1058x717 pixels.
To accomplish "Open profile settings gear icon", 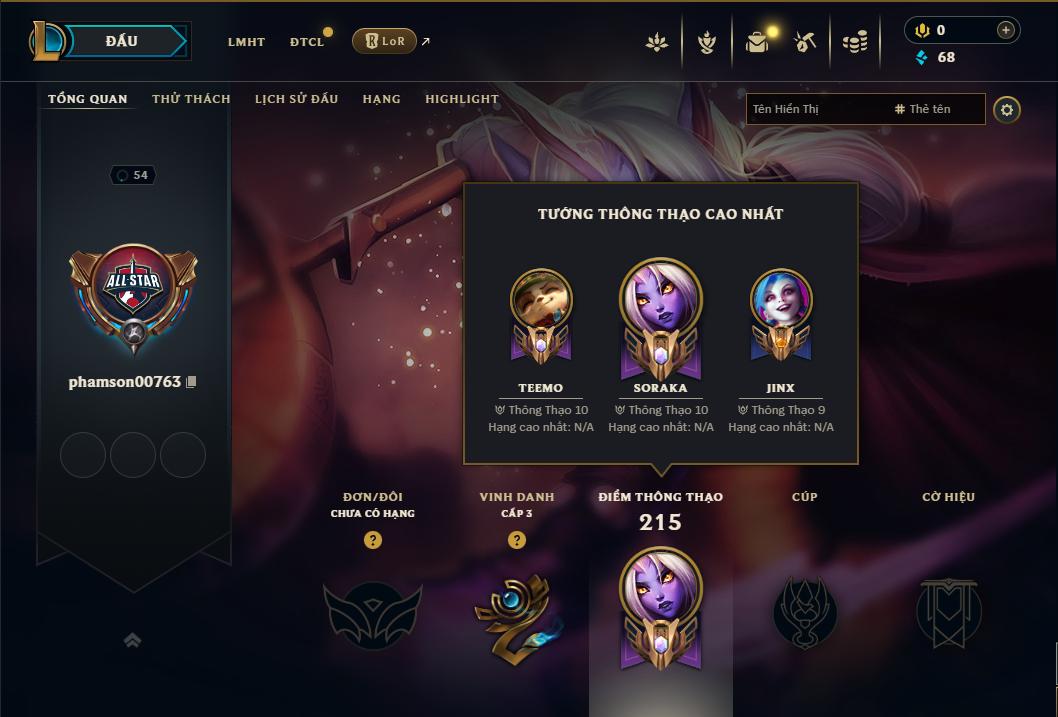I will 1007,109.
